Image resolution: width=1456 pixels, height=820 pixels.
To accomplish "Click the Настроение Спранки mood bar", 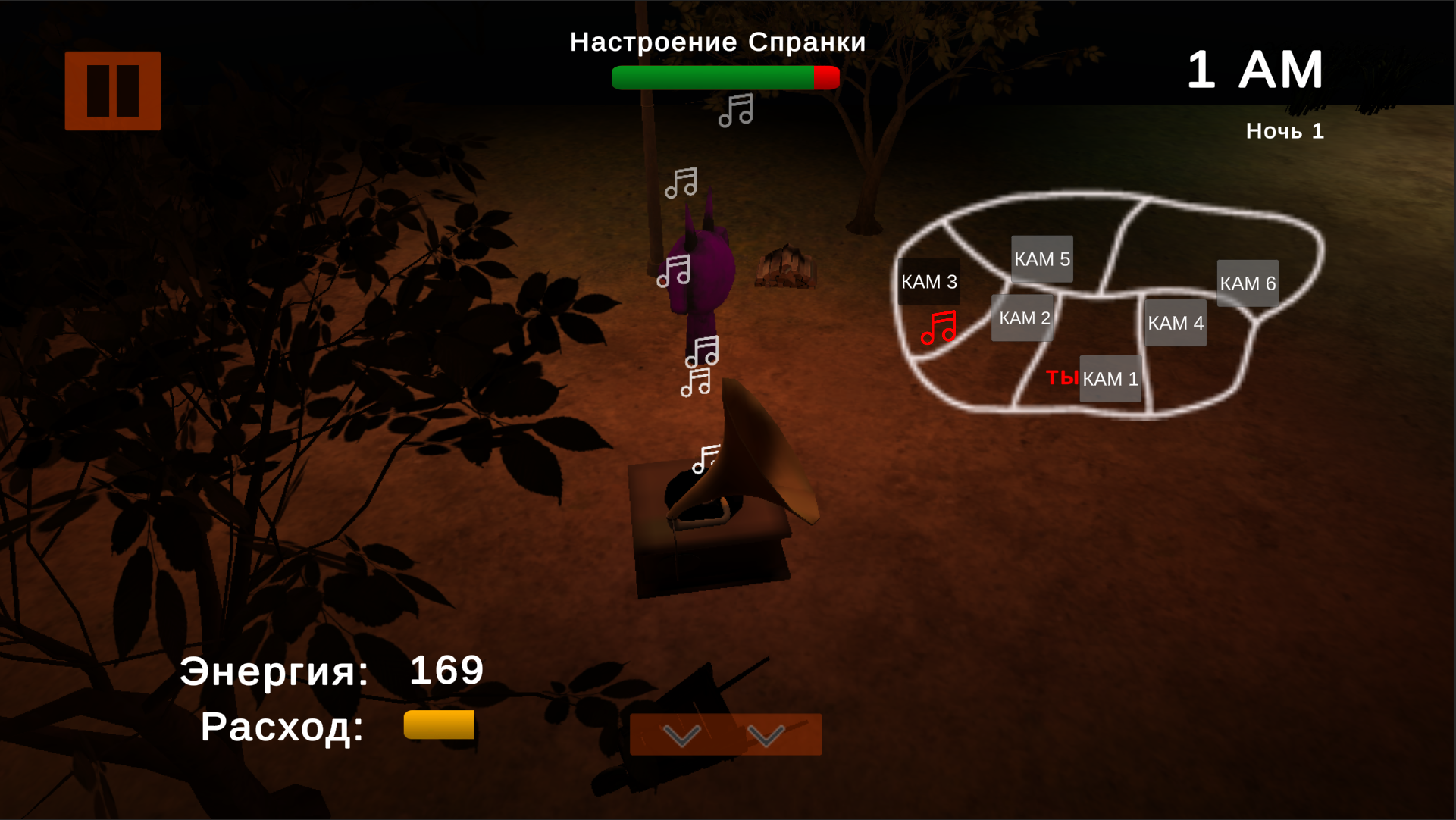I will (725, 77).
